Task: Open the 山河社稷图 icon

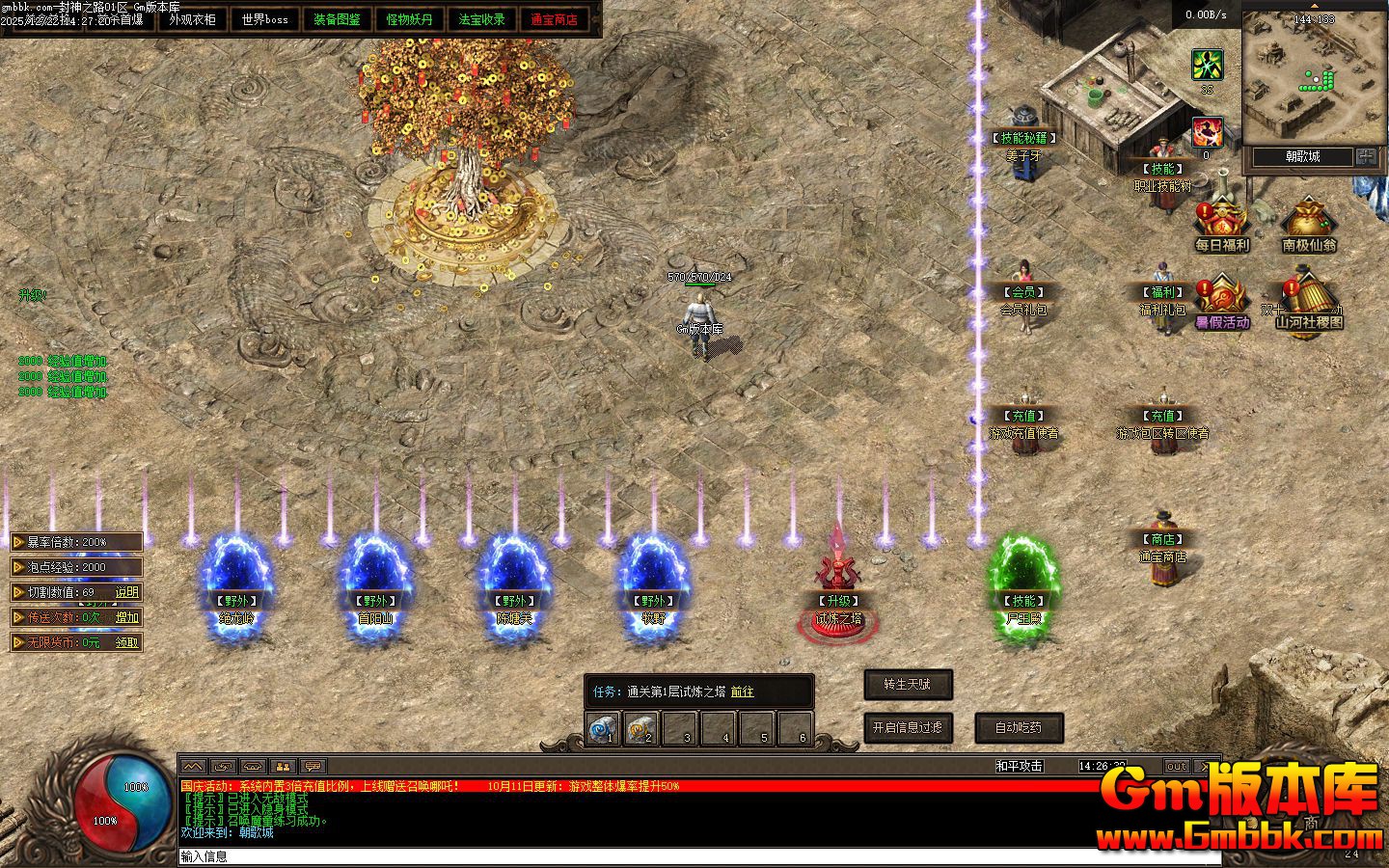Action: click(x=1308, y=303)
